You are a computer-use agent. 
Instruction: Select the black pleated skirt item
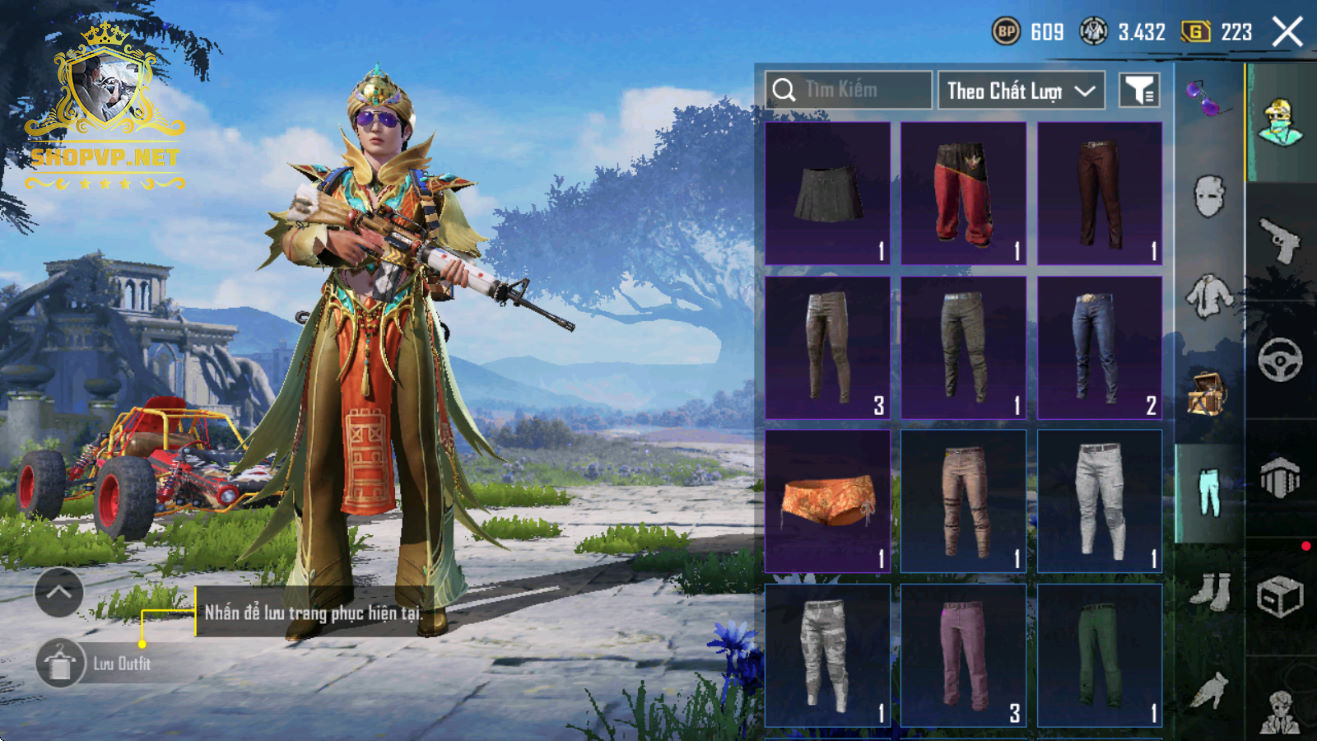pyautogui.click(x=827, y=194)
